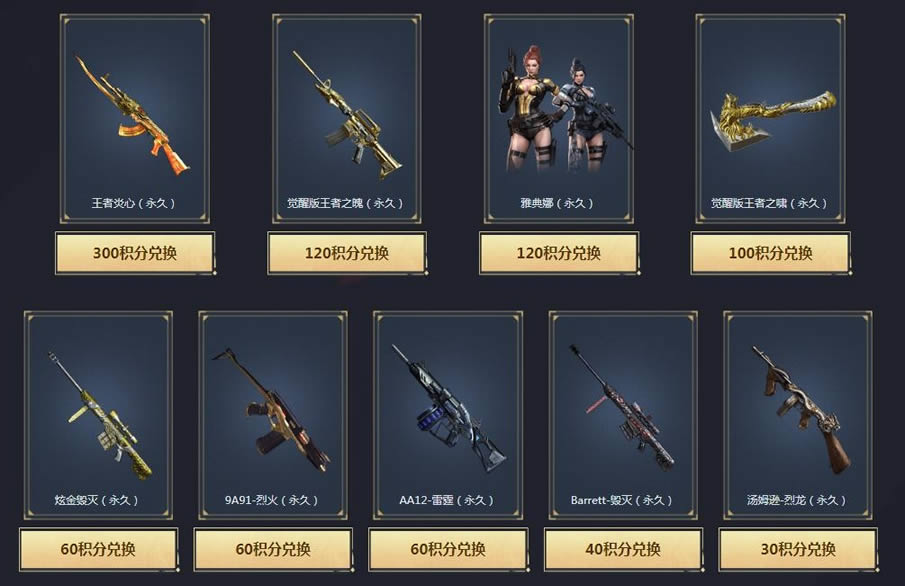Open the Barrett-毁灭 sniper card
The image size is (905, 586).
[623, 415]
